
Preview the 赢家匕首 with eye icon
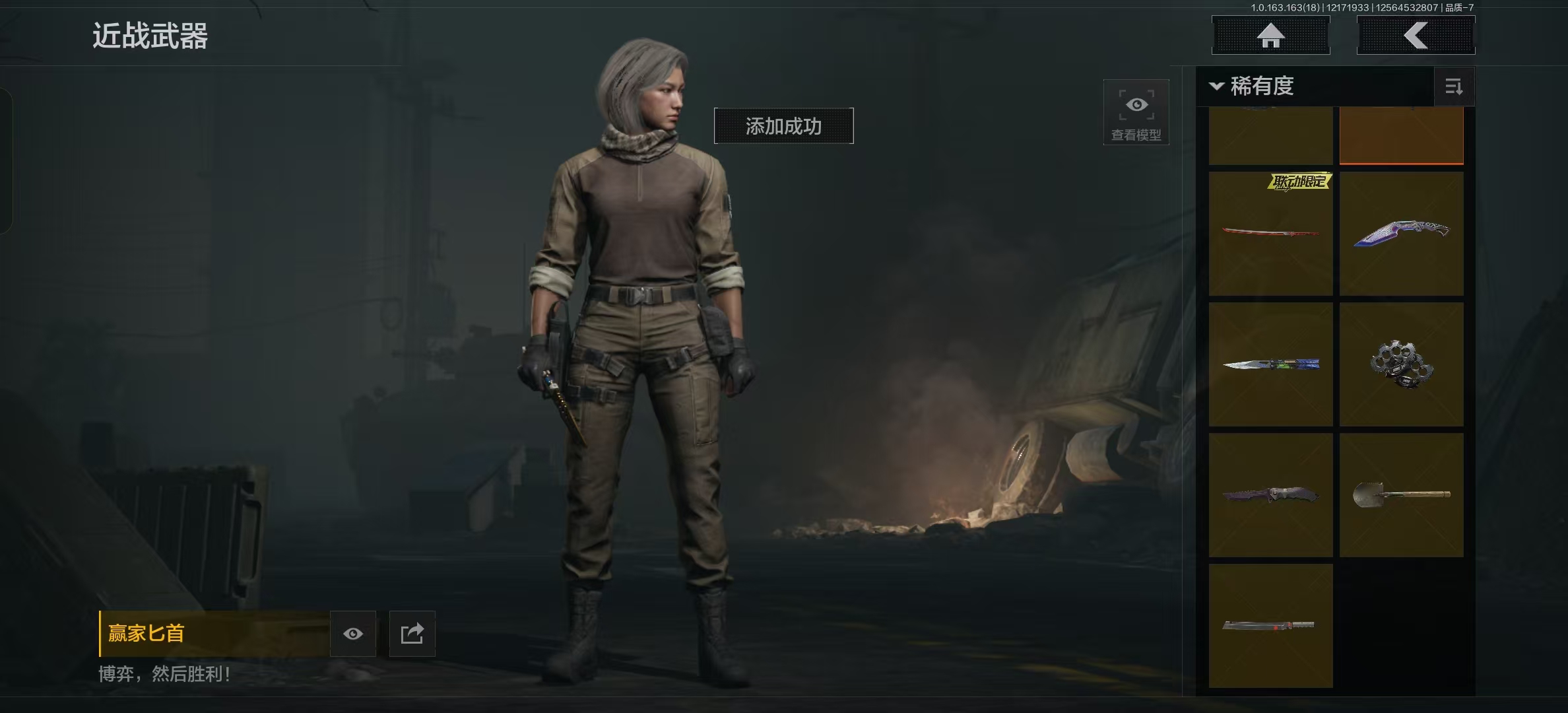click(x=353, y=634)
